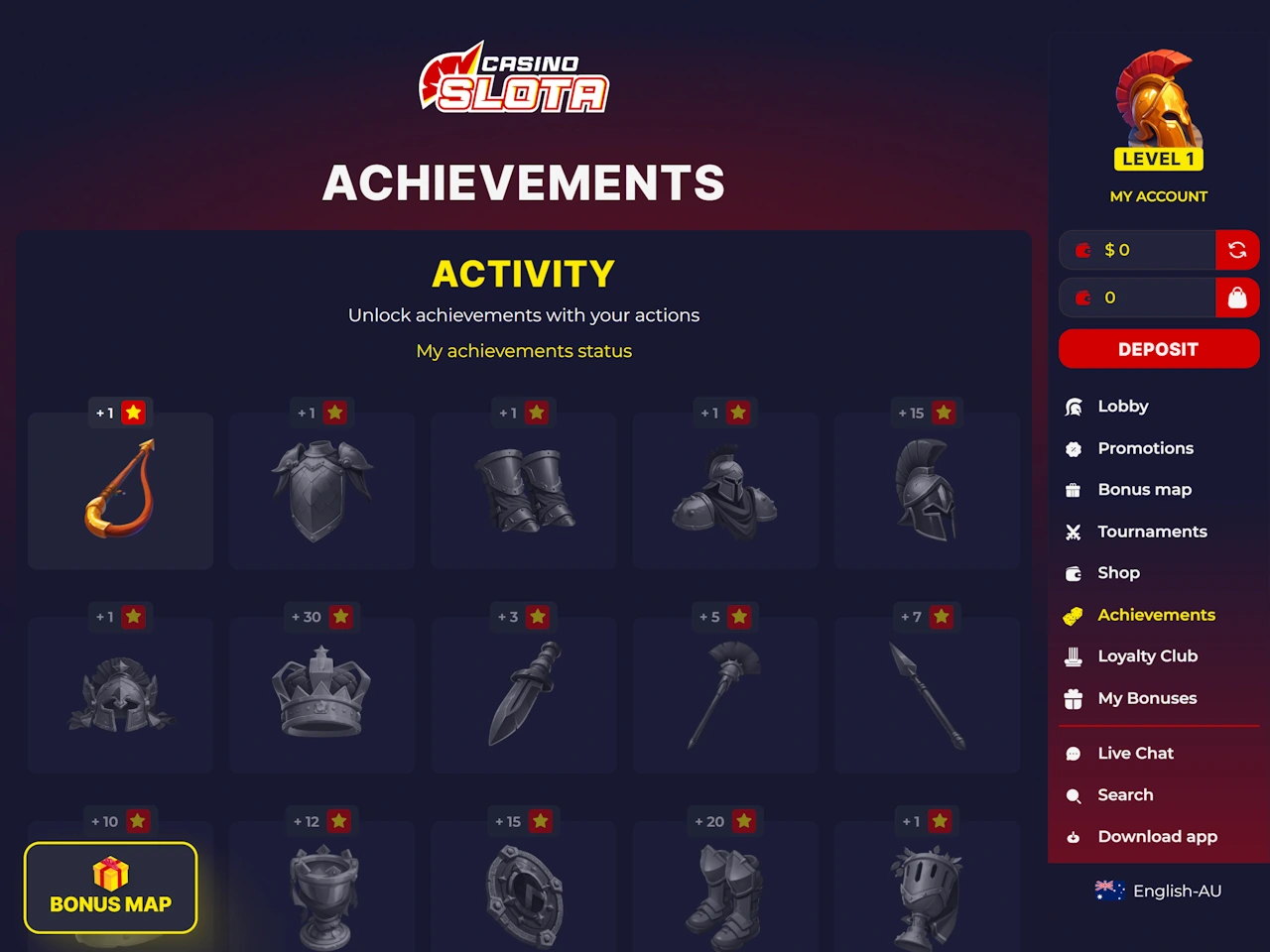Start a Live Chat
The width and height of the screenshot is (1270, 952).
pos(1135,754)
